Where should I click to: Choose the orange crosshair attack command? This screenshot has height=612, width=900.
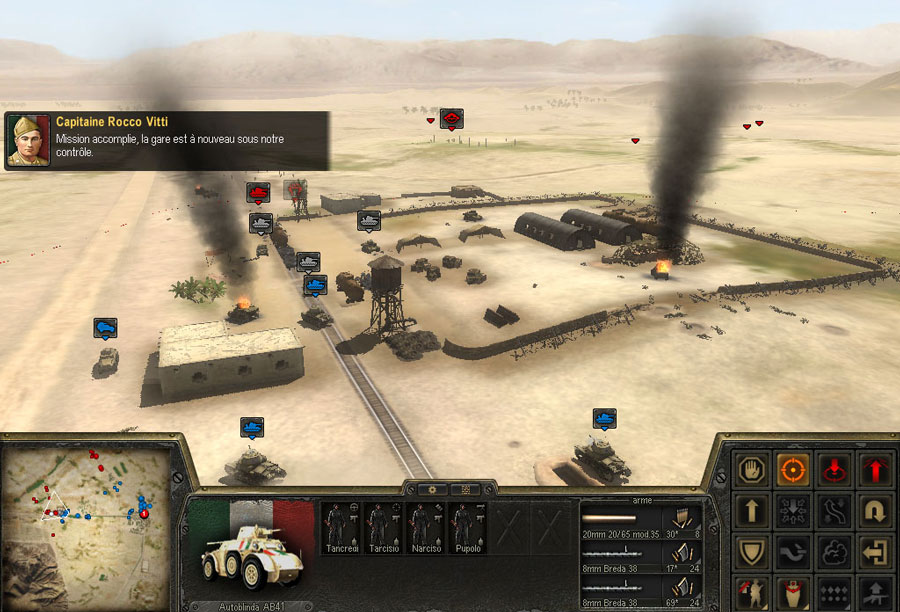[793, 469]
